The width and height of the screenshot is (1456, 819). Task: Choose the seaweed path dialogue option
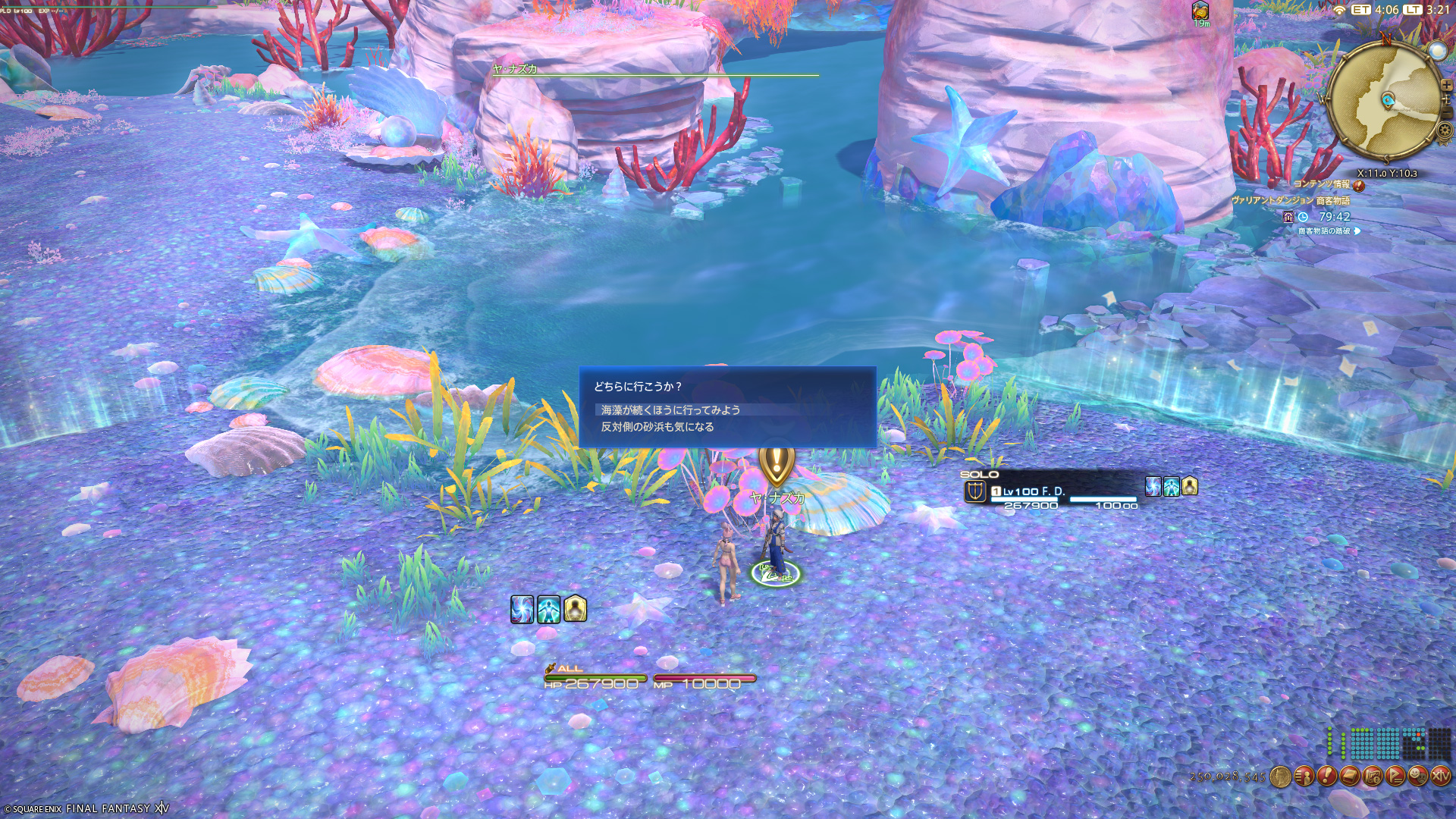pos(670,409)
